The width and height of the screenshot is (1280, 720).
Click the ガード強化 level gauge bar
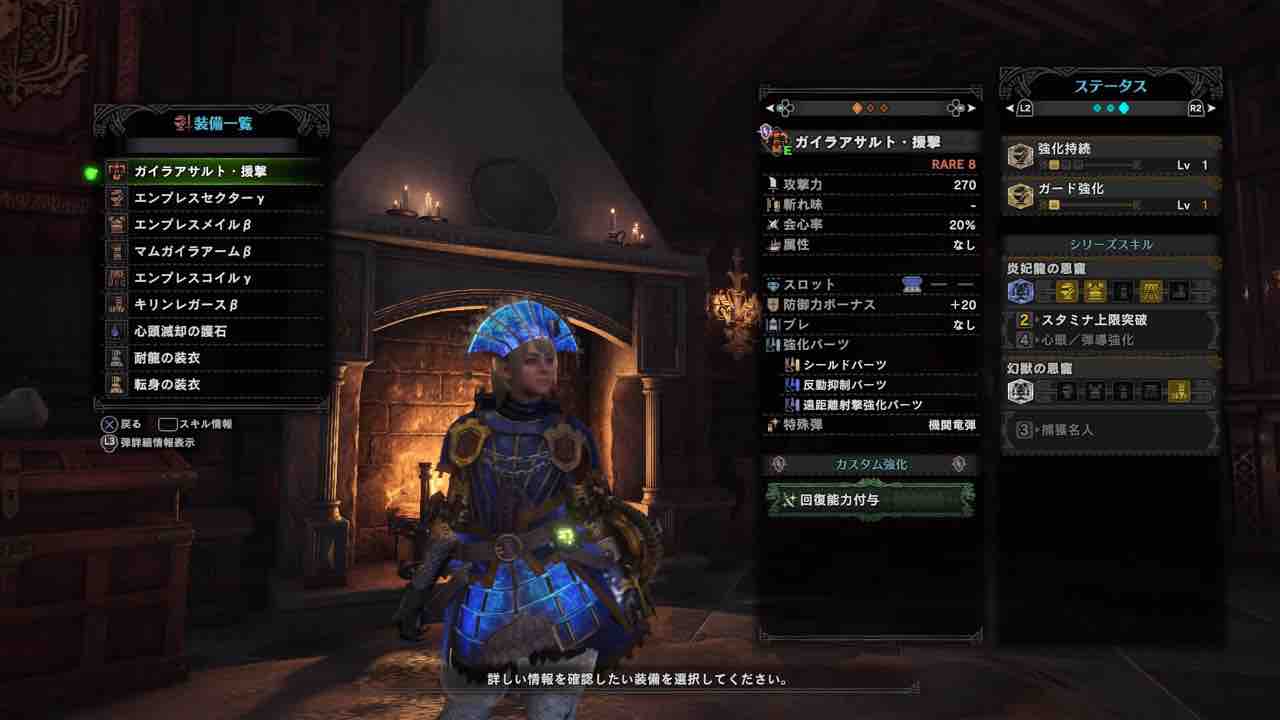(1090, 204)
